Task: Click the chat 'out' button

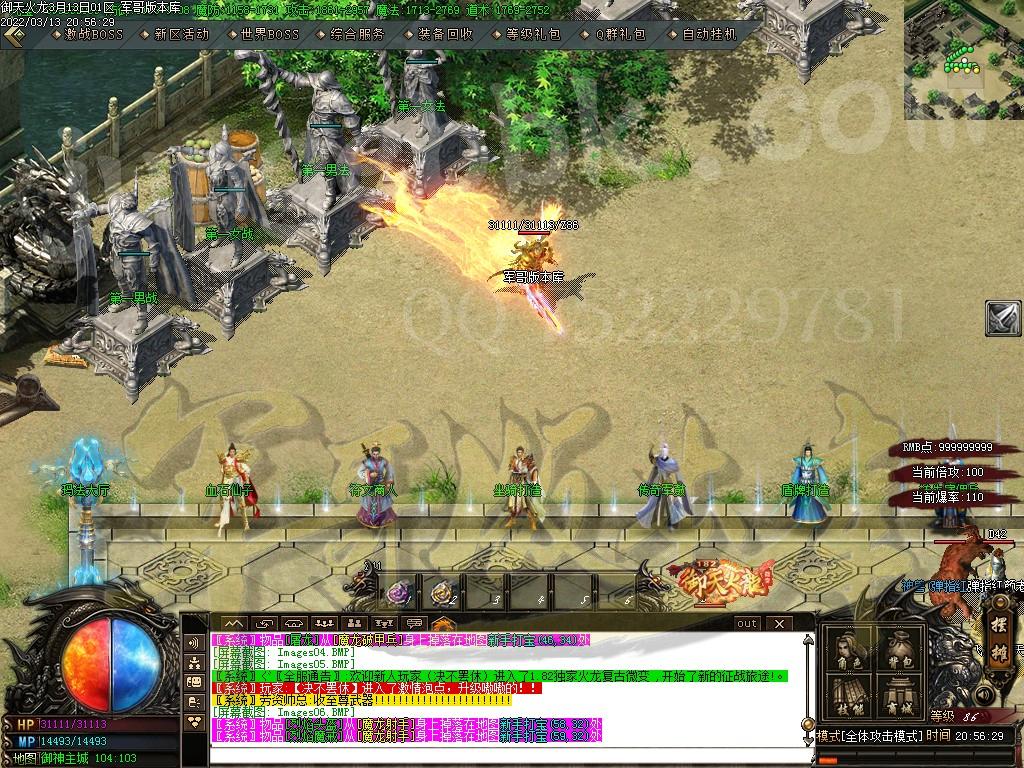Action: click(x=747, y=624)
